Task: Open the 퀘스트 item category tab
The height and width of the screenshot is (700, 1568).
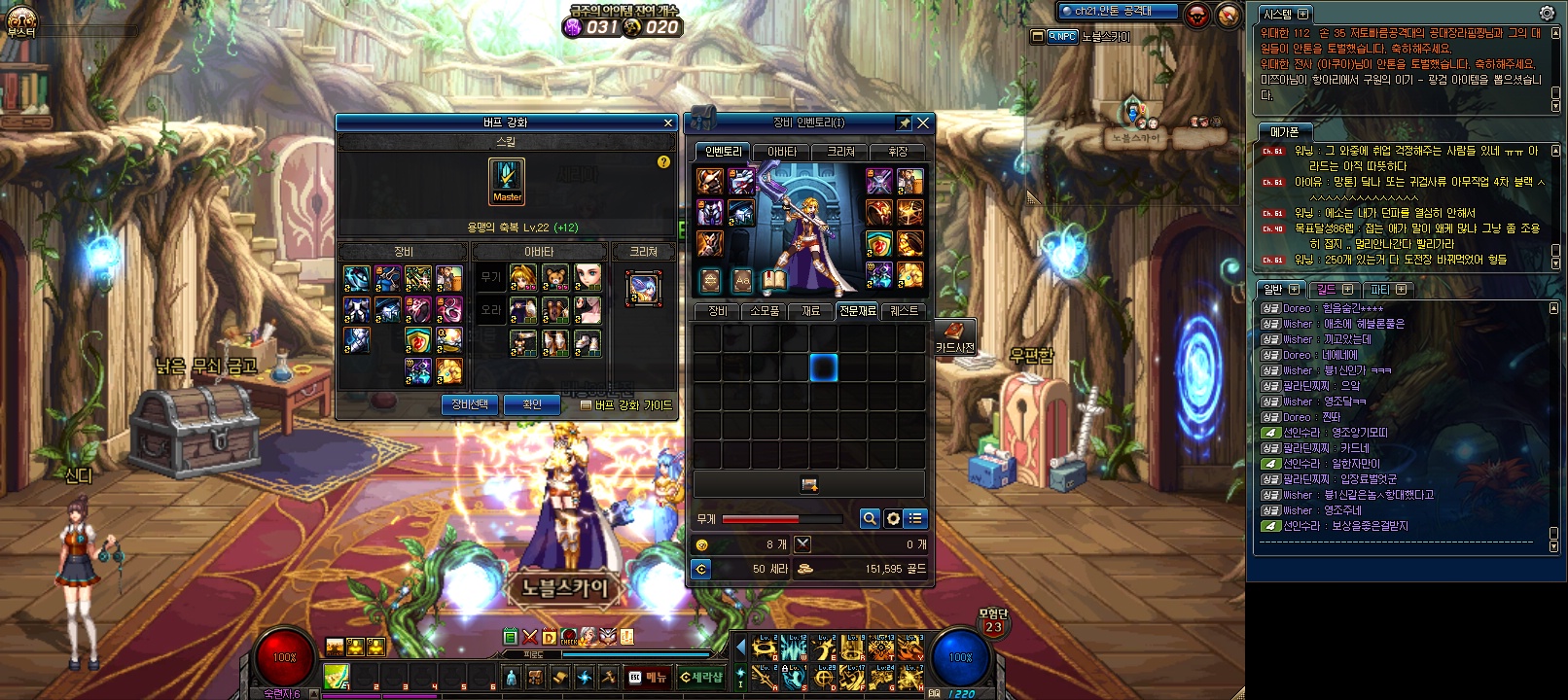Action: point(904,311)
